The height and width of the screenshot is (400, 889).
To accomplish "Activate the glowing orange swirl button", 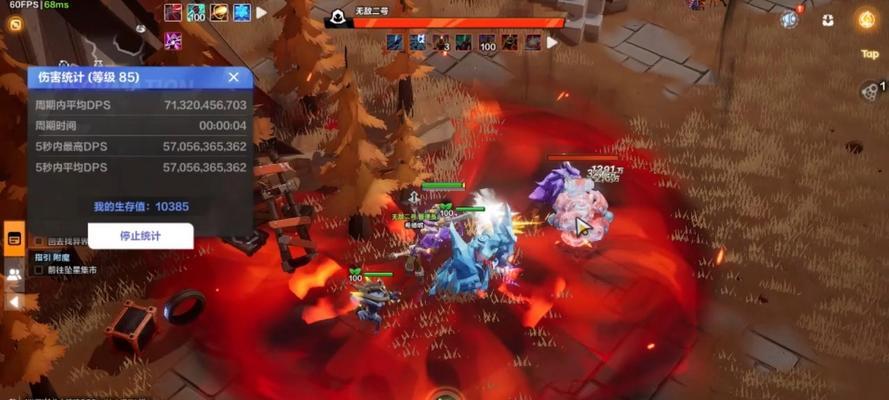I will pyautogui.click(x=866, y=19).
